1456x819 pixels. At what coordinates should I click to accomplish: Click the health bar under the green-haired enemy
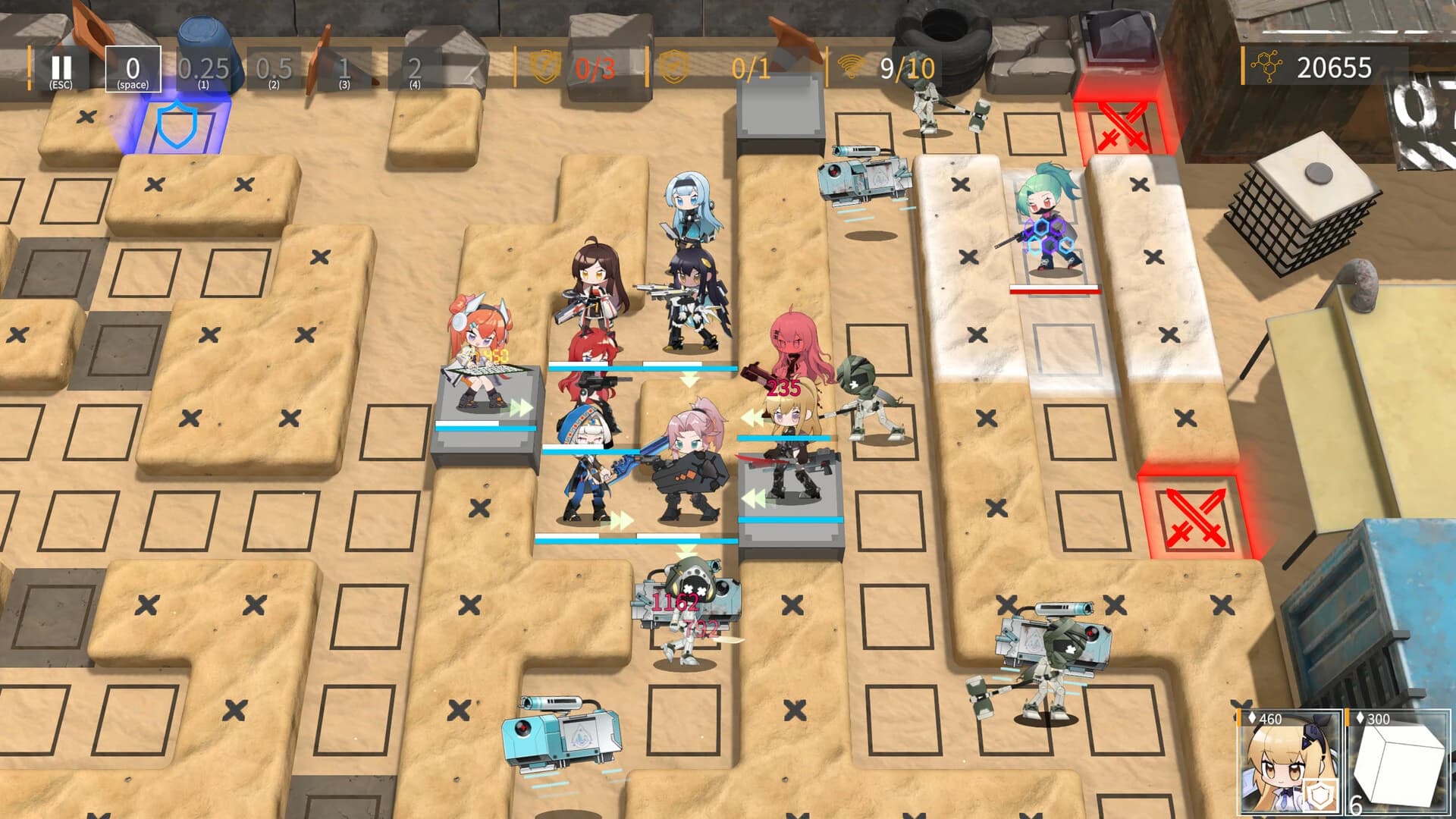(x=1053, y=288)
